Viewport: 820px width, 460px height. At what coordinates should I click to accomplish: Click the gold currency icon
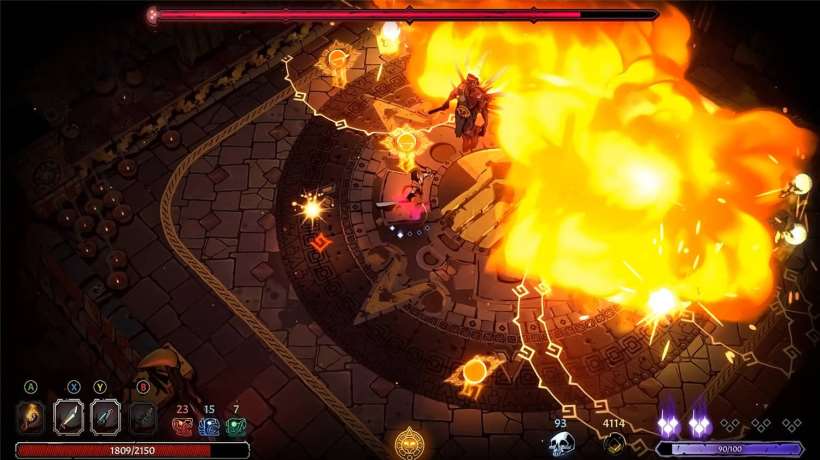pyautogui.click(x=613, y=444)
